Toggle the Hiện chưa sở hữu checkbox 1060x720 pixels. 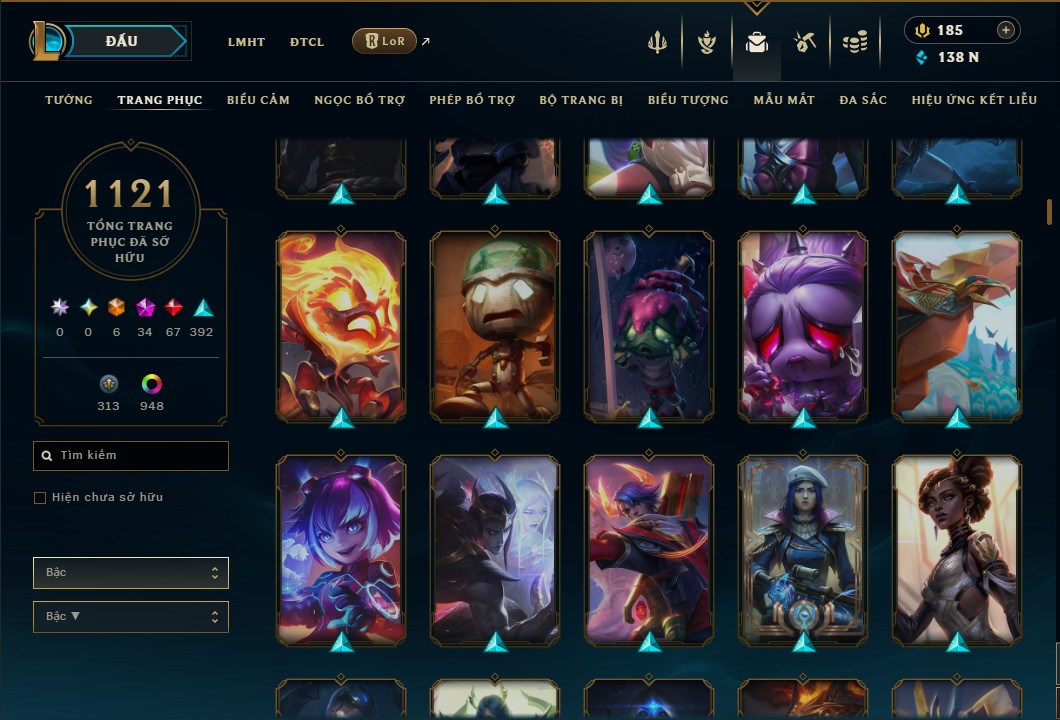pos(40,498)
